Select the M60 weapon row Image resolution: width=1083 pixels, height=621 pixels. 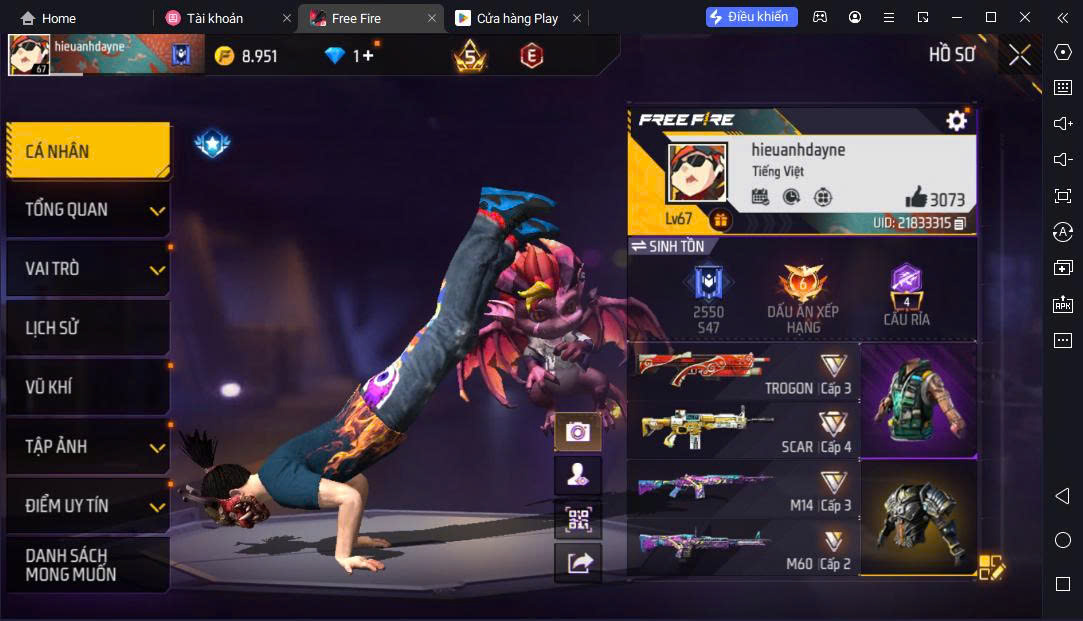click(744, 548)
